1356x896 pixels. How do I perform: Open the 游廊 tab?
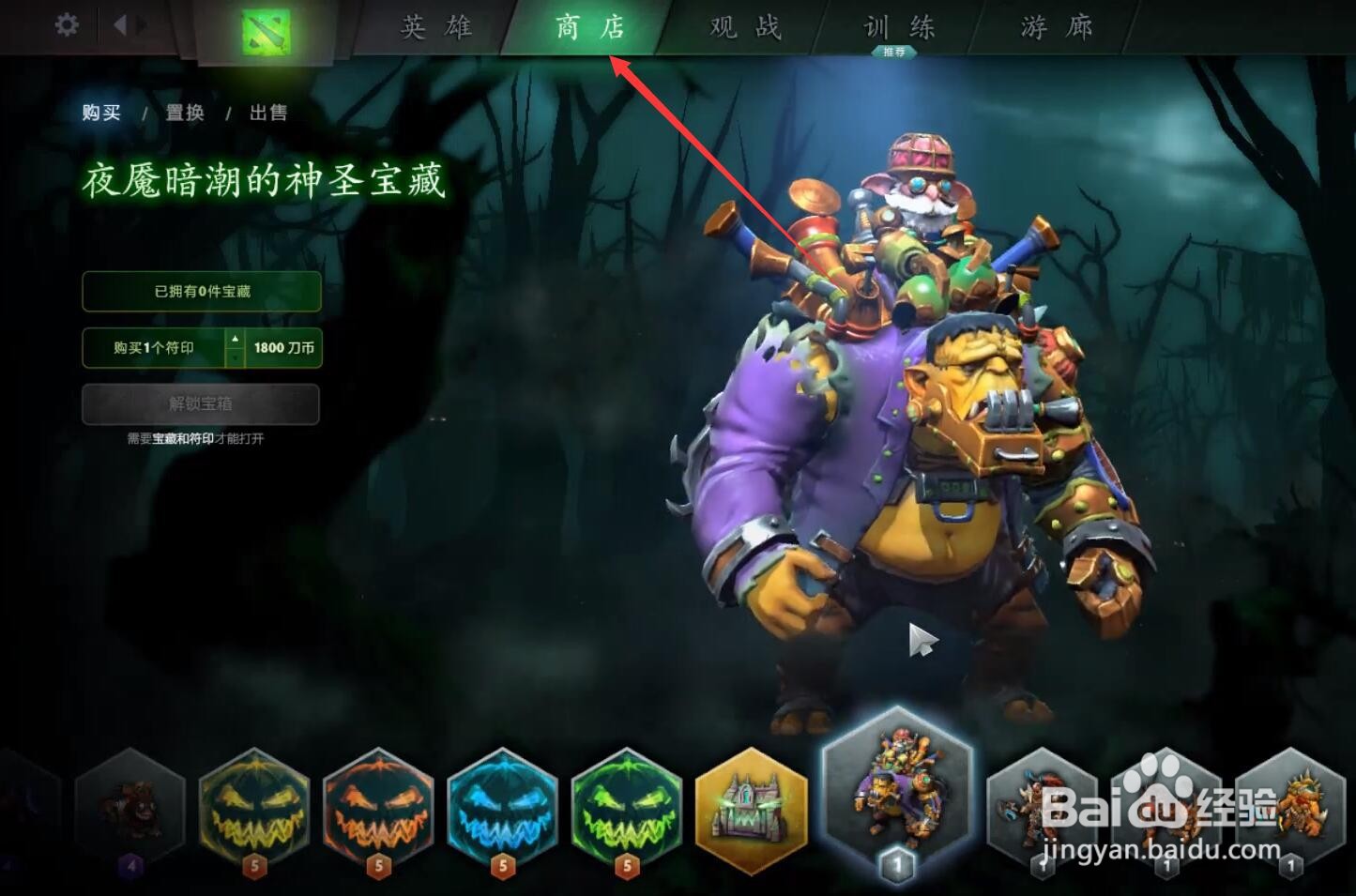1053,28
